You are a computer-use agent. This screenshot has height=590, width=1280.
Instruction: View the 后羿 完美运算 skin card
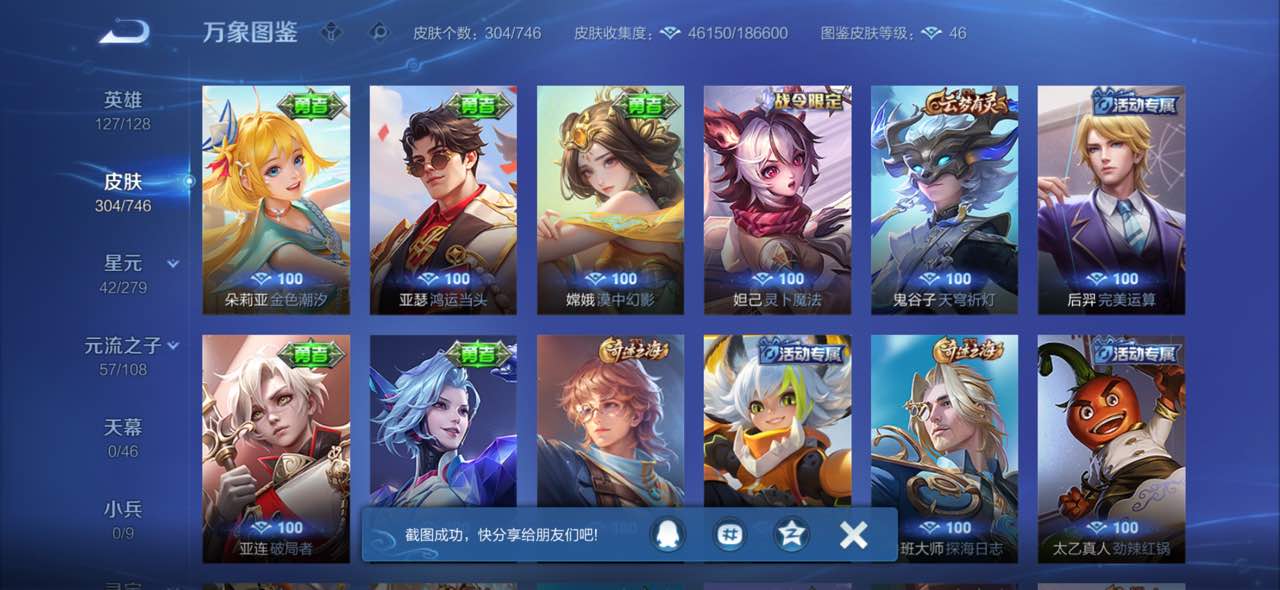coord(1111,200)
